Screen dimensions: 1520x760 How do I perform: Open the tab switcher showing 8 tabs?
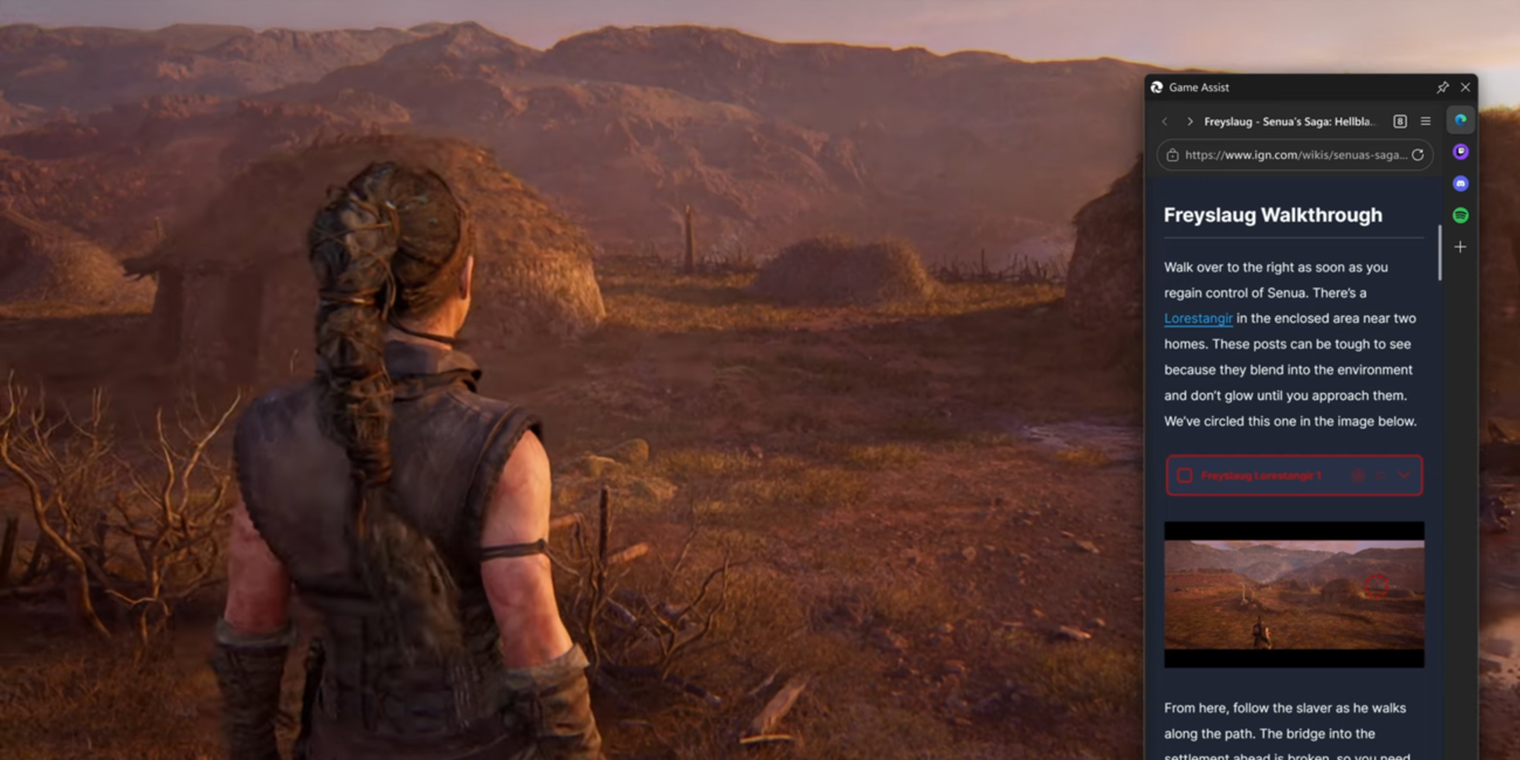(x=1398, y=121)
